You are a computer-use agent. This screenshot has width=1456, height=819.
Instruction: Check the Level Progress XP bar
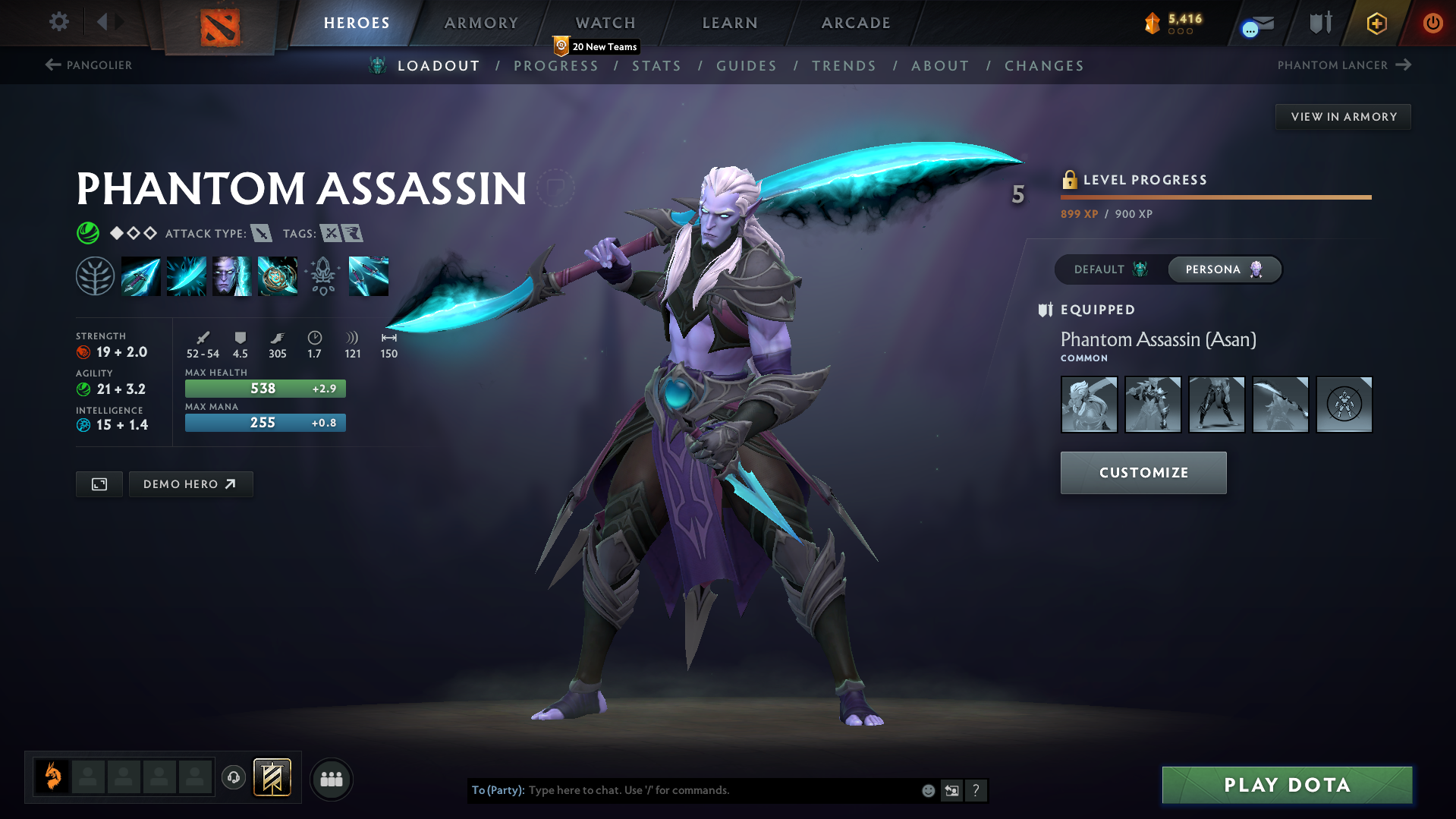(1215, 197)
